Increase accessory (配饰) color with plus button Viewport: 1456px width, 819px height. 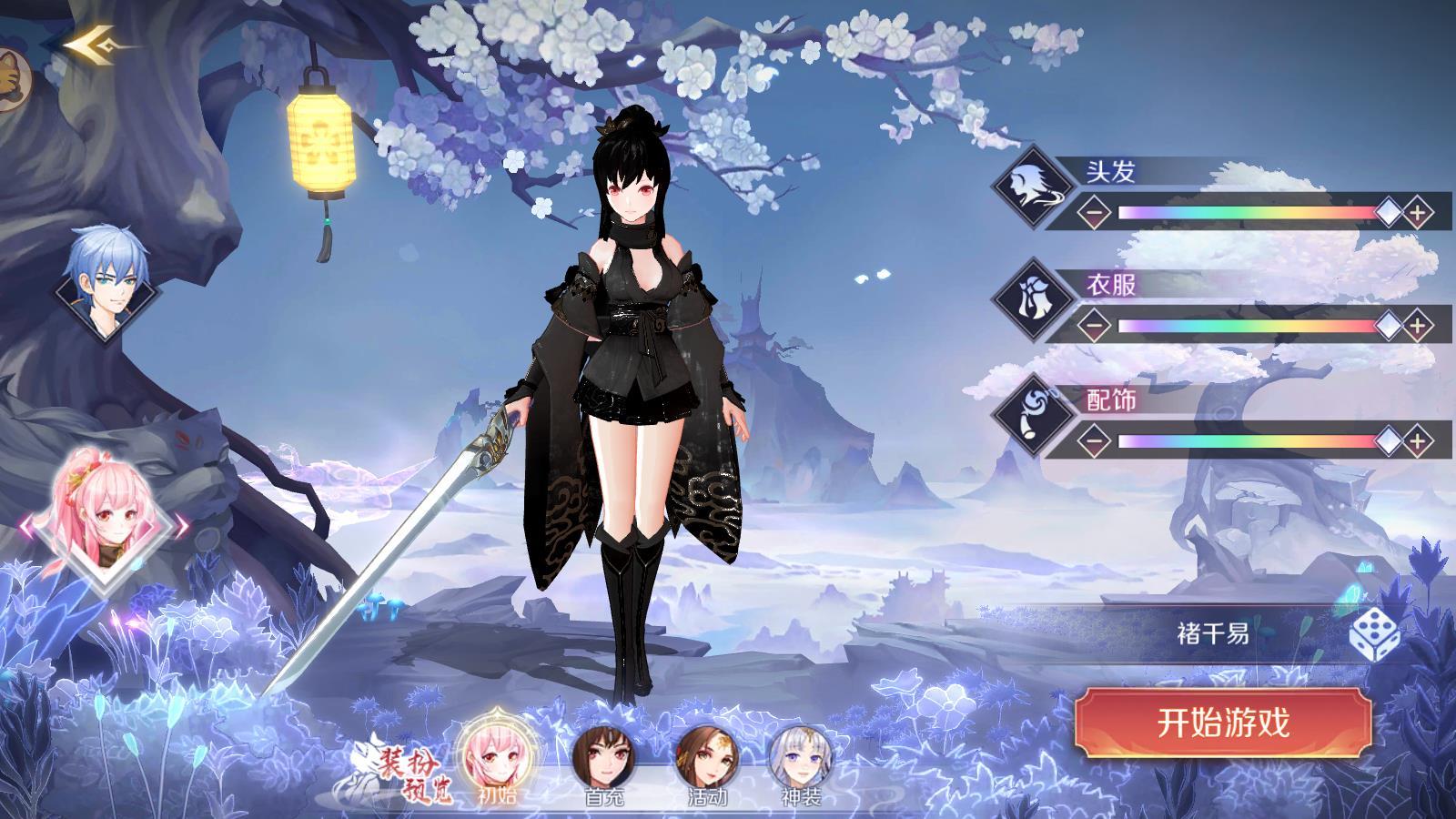coord(1417,441)
